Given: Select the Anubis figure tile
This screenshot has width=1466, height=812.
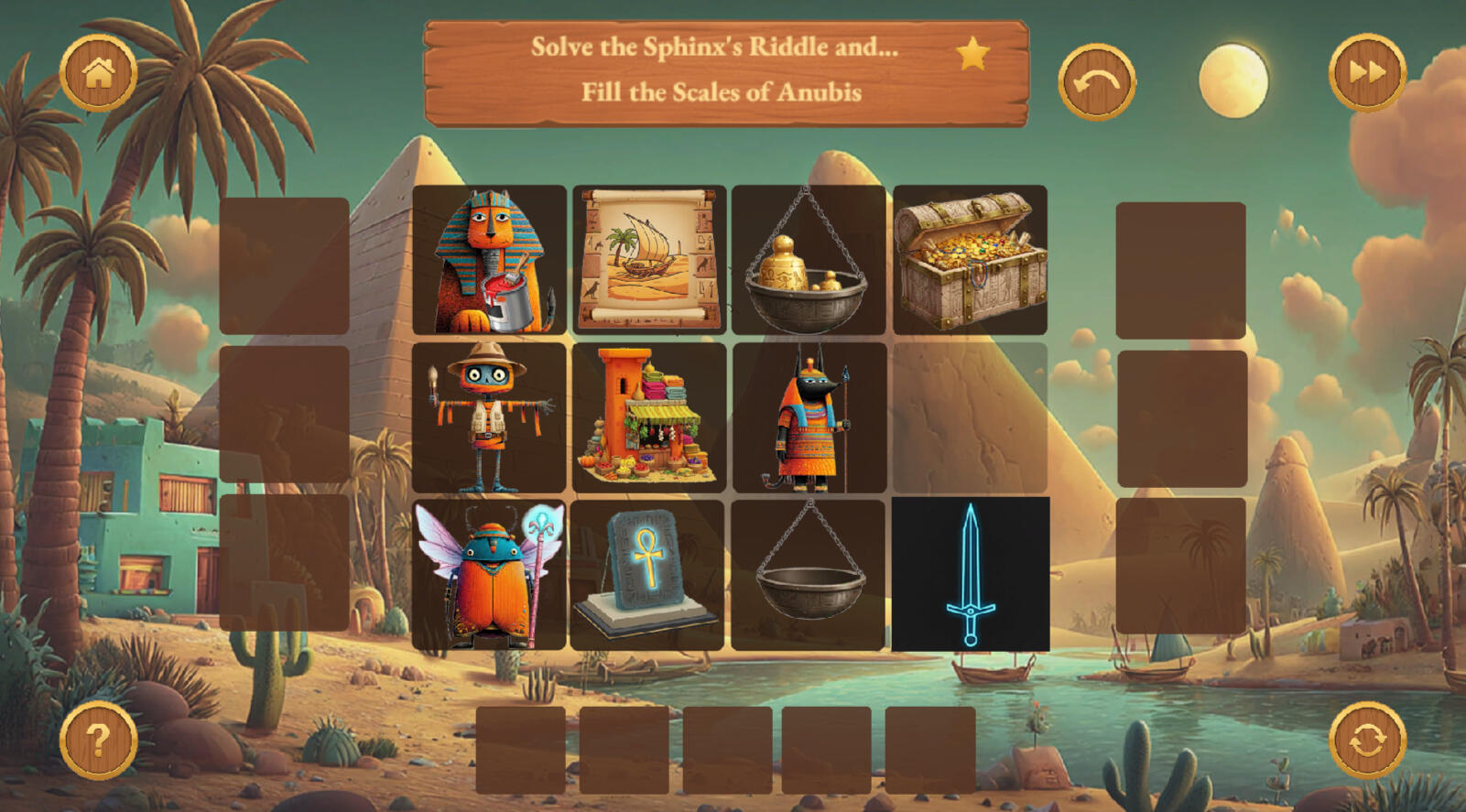Looking at the screenshot, I should [x=809, y=417].
